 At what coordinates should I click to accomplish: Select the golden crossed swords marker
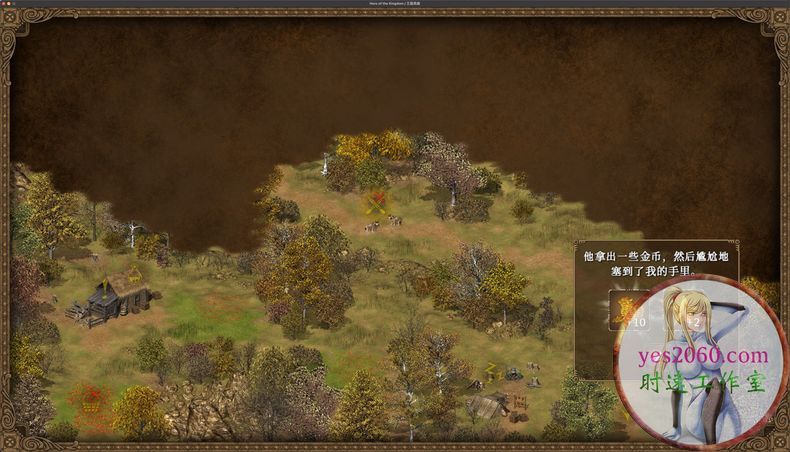tap(377, 204)
